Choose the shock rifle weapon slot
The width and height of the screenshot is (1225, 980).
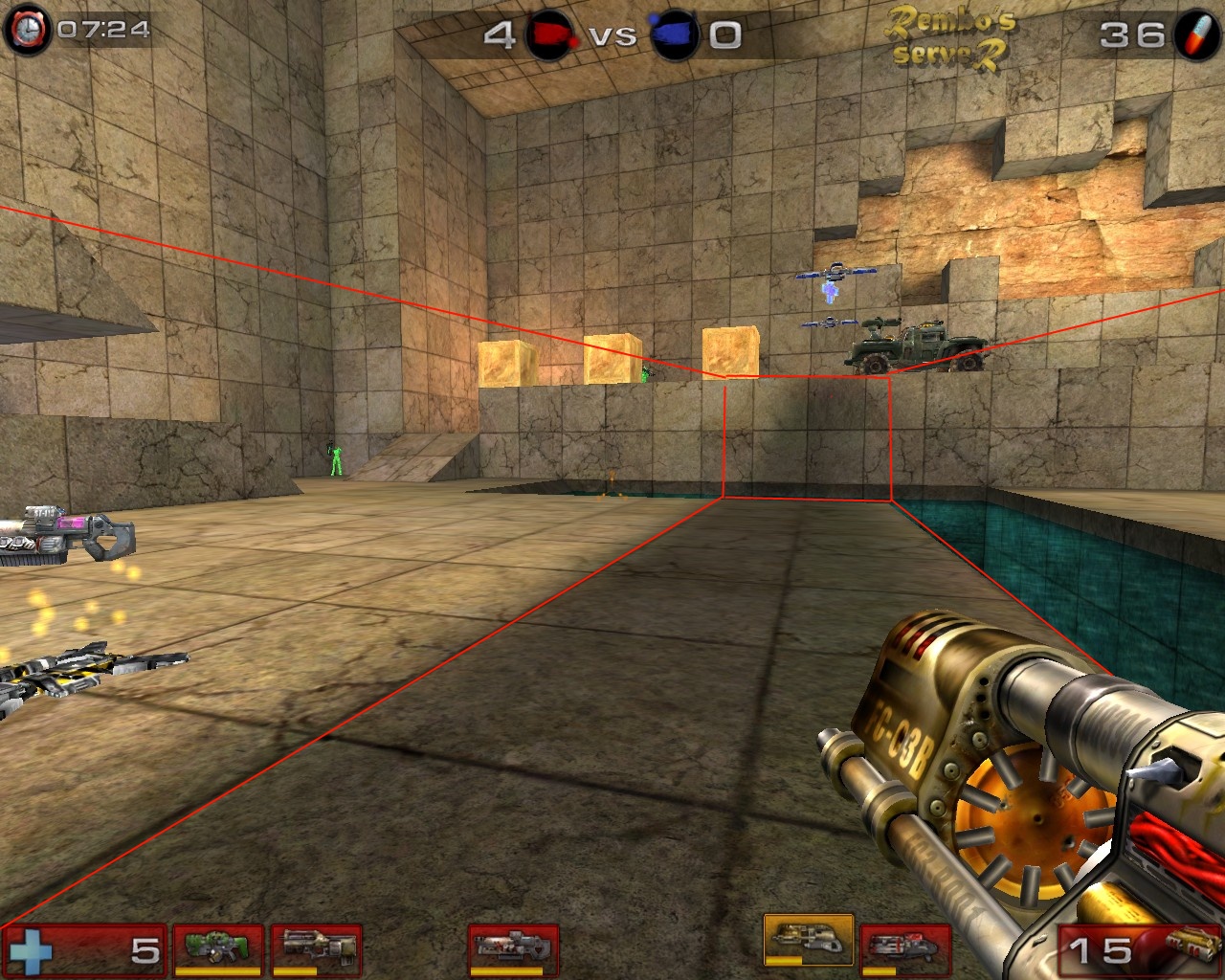click(x=513, y=949)
